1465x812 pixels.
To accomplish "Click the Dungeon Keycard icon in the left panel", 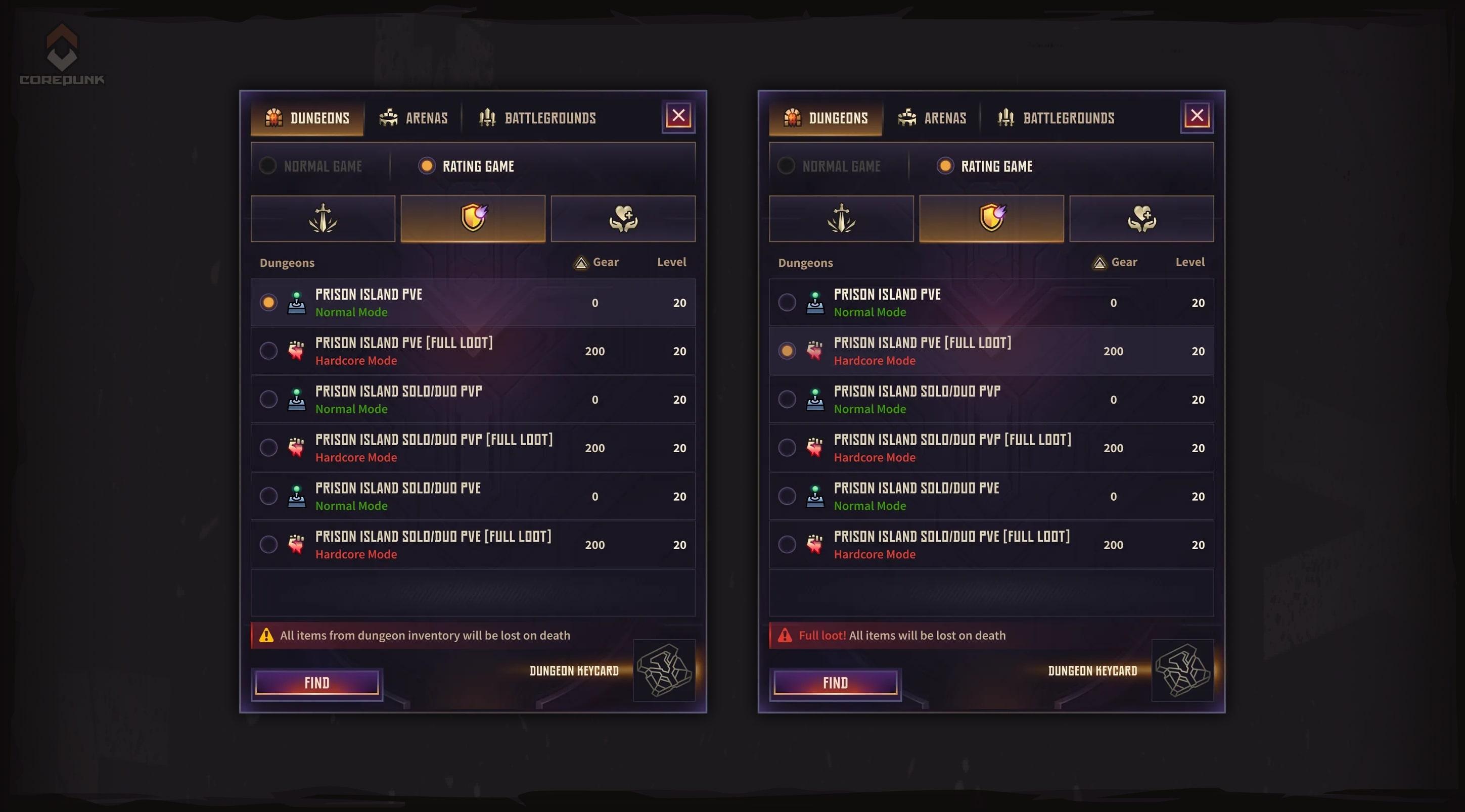I will click(x=664, y=672).
